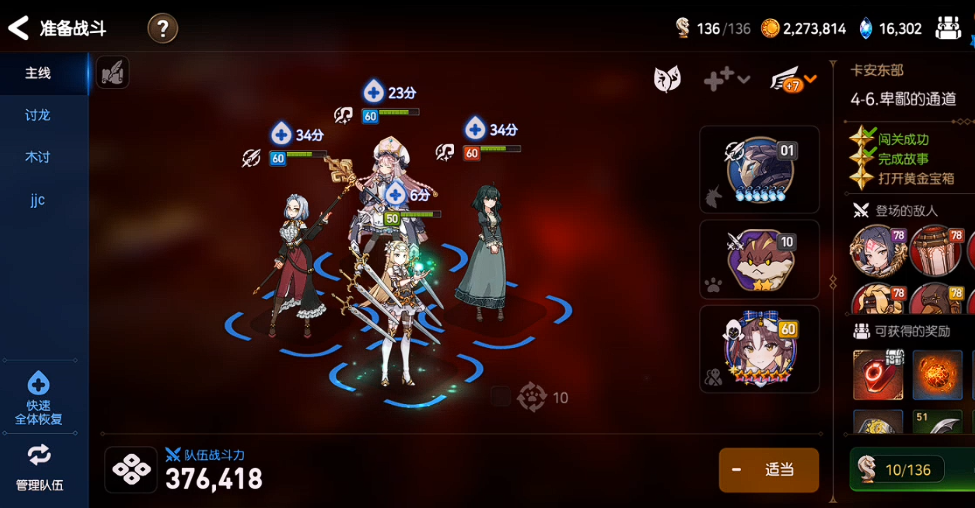Choose the jjc team tab

tap(38, 199)
